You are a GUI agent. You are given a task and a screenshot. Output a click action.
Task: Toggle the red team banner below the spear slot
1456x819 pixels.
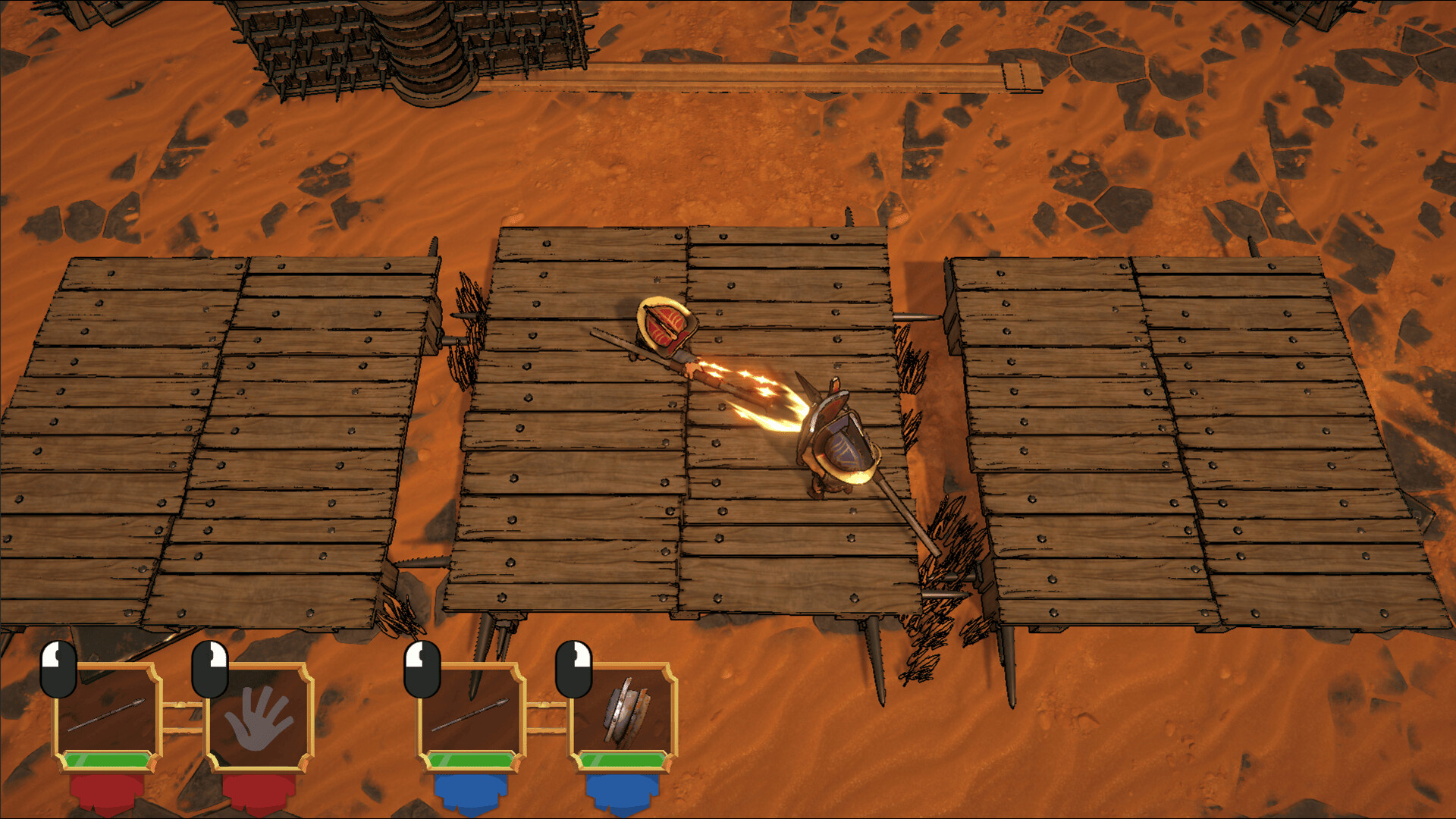pos(106,792)
